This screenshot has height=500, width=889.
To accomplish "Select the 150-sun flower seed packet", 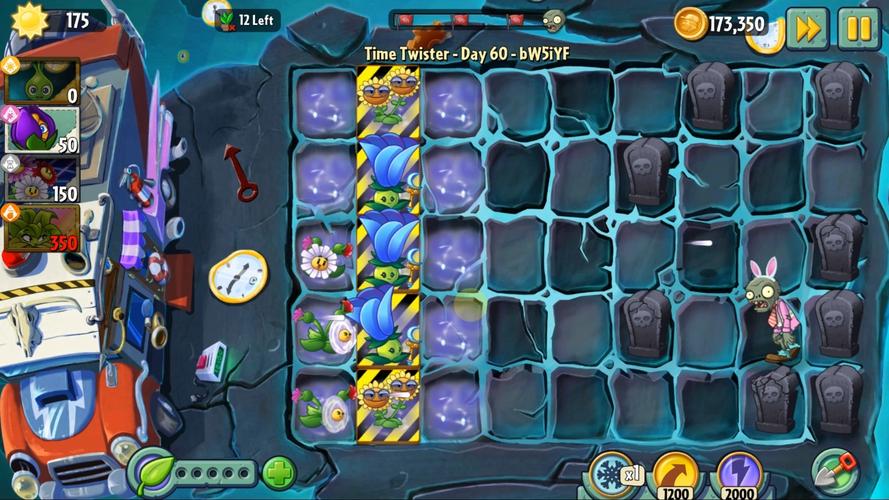I will 43,178.
